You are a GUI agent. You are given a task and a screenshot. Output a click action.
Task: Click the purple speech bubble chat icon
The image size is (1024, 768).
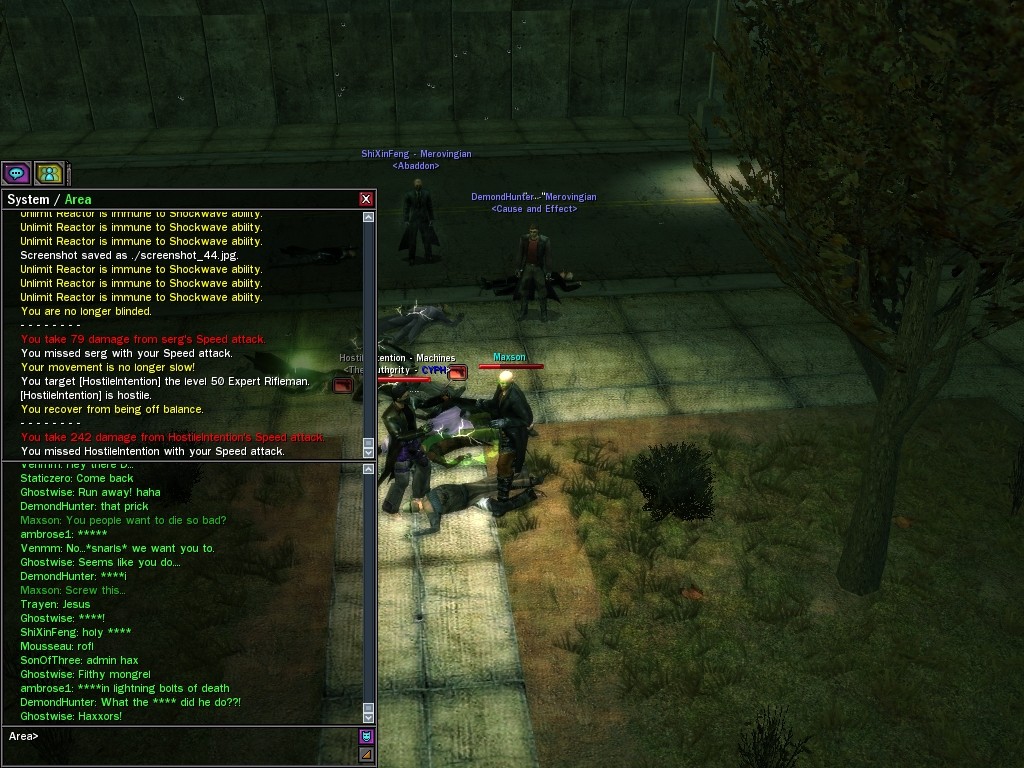[17, 173]
